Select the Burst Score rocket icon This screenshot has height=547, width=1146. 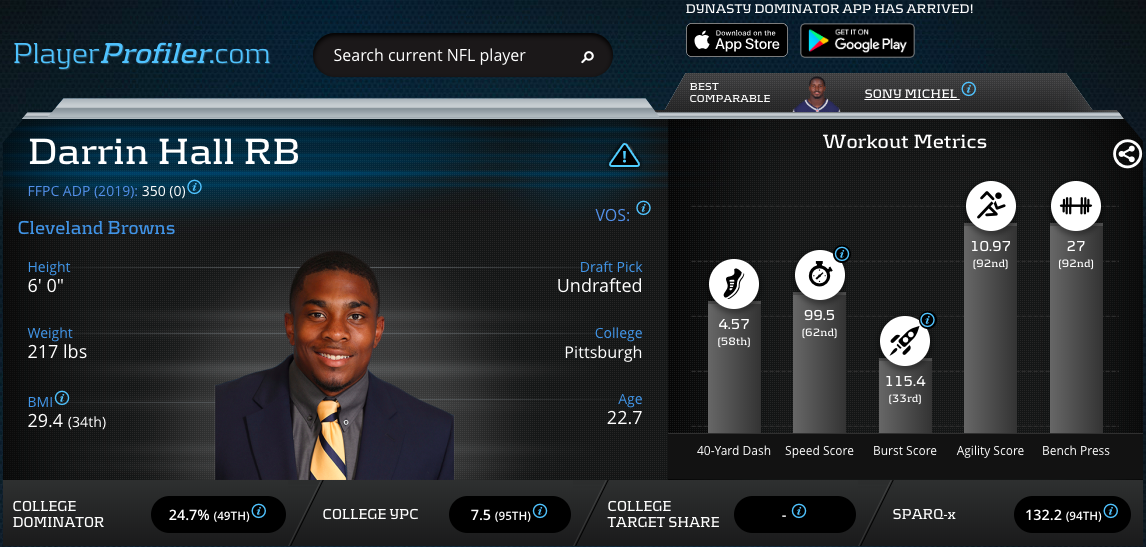(x=905, y=340)
